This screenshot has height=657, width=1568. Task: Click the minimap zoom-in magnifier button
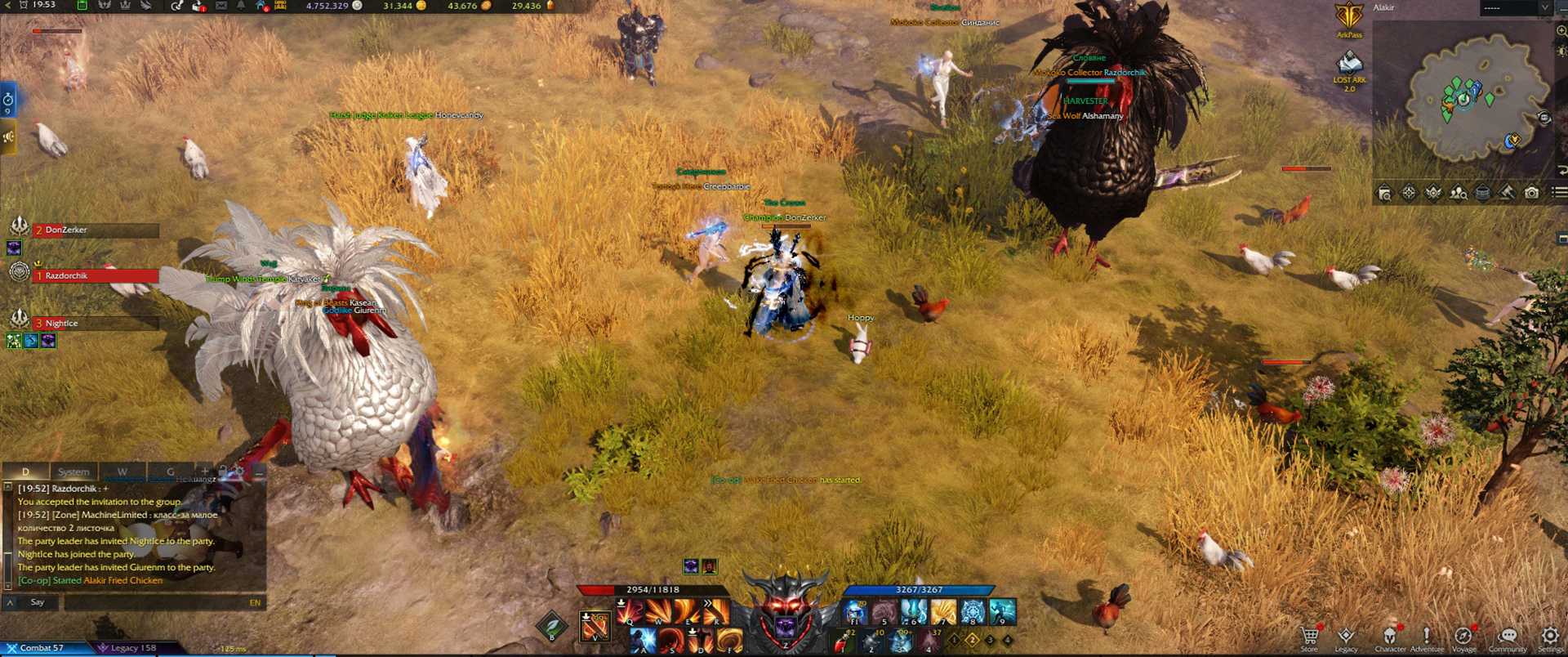tap(1561, 31)
